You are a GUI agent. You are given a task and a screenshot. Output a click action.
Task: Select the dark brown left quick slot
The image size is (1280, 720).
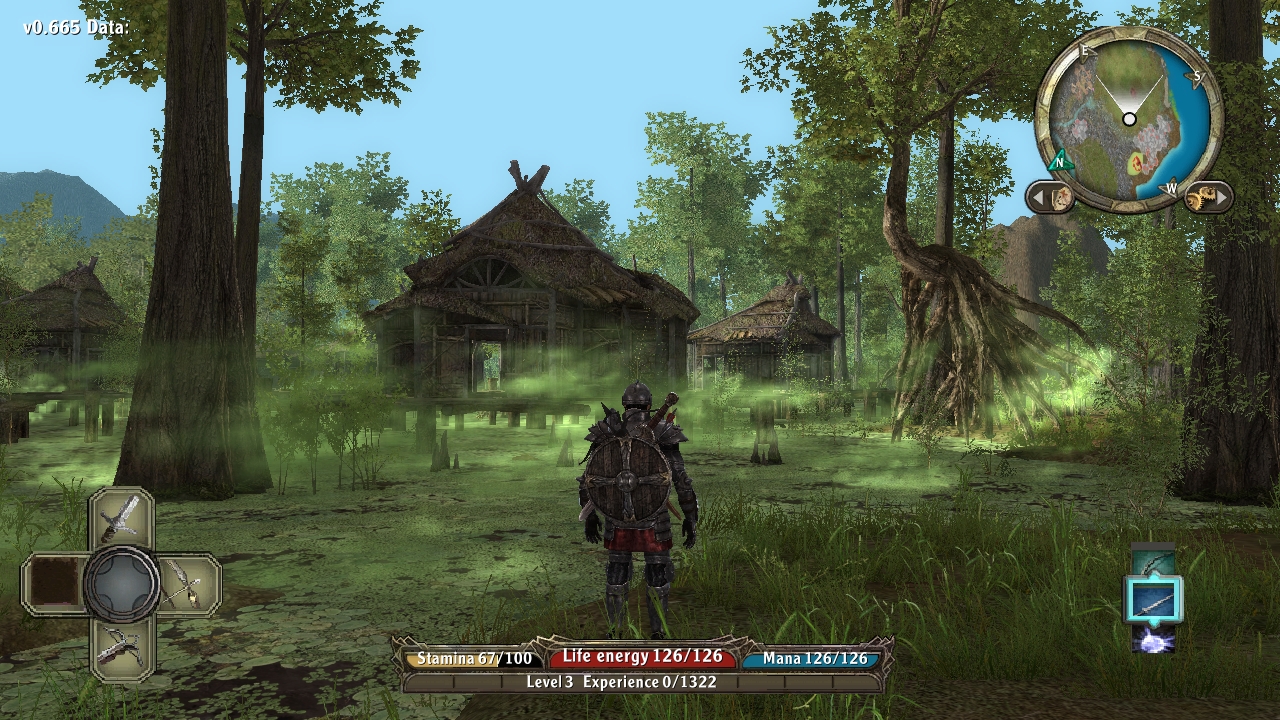pyautogui.click(x=54, y=583)
